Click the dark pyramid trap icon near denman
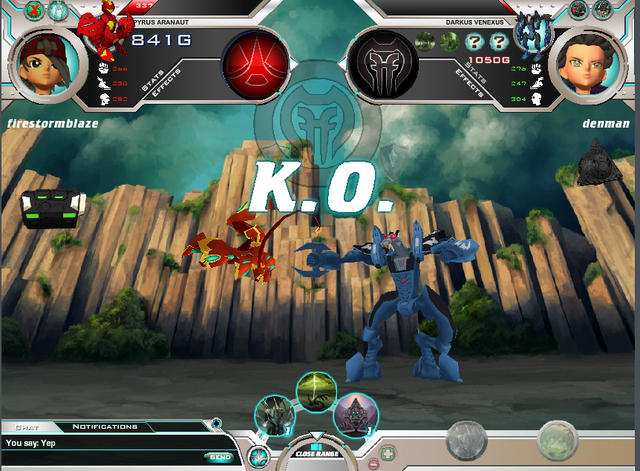The width and height of the screenshot is (640, 471). (599, 161)
